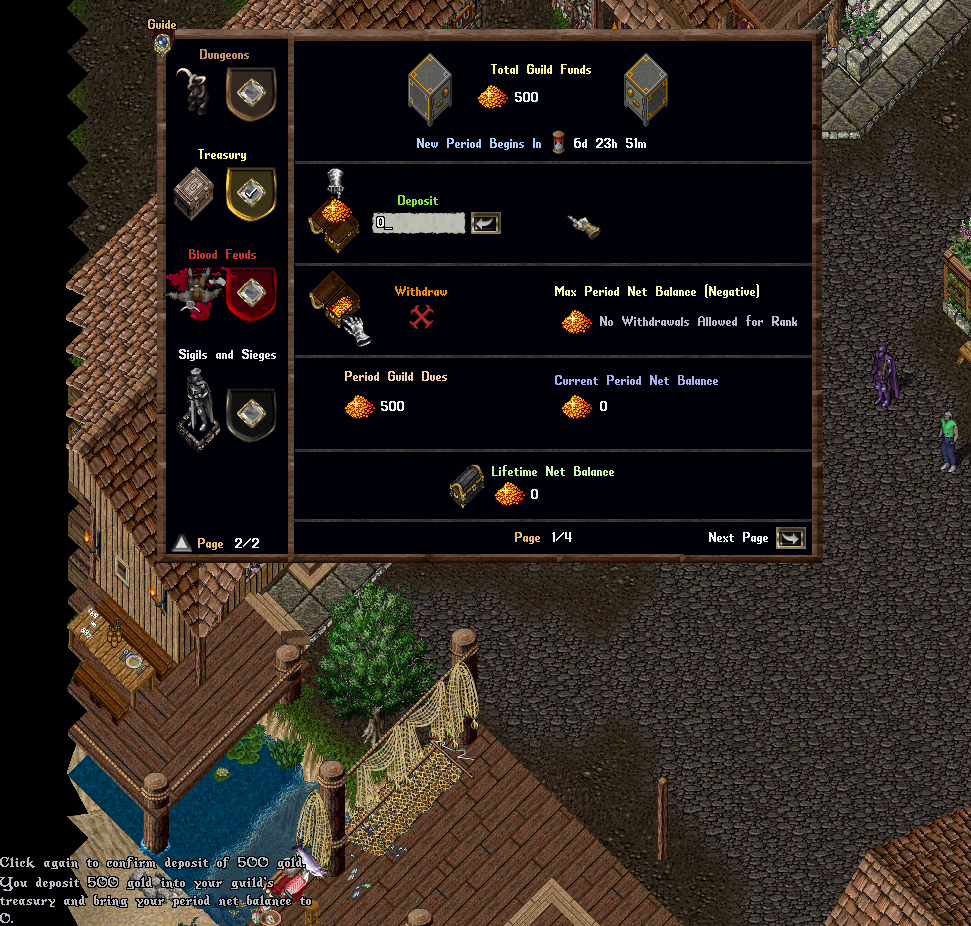Click the red crossed Withdraw button
971x926 pixels.
click(x=421, y=317)
